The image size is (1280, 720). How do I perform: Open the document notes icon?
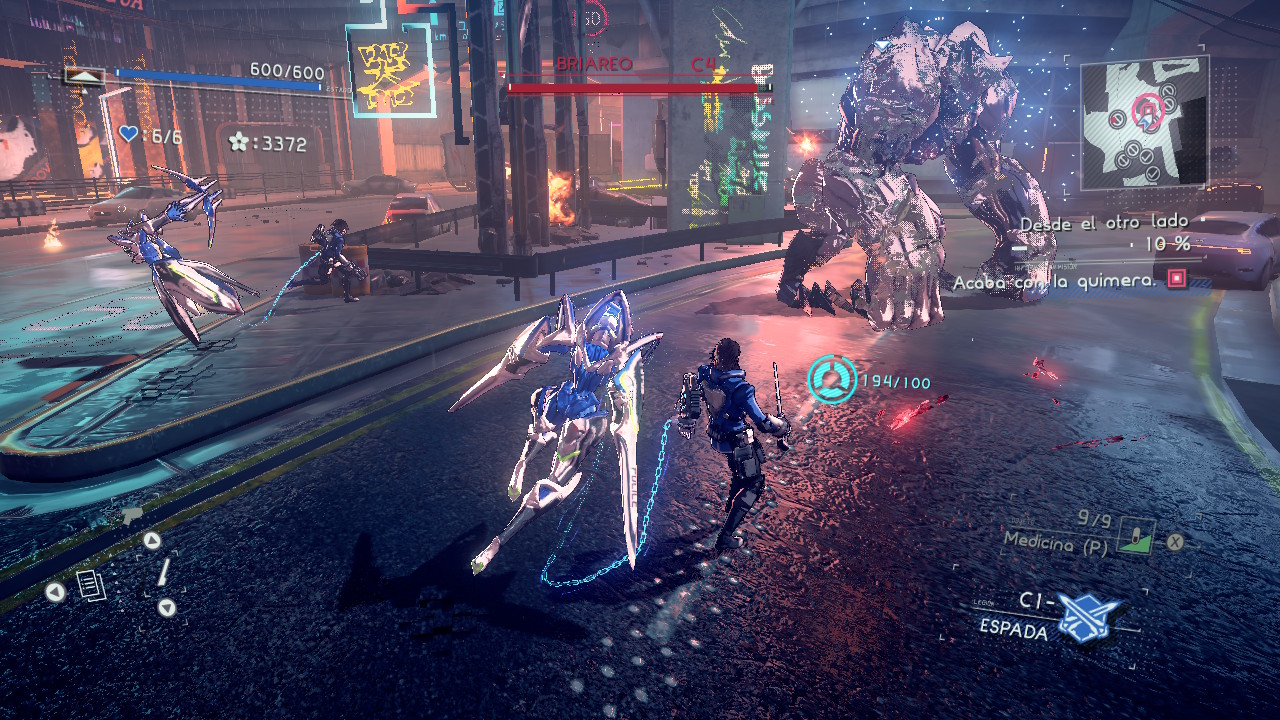91,585
